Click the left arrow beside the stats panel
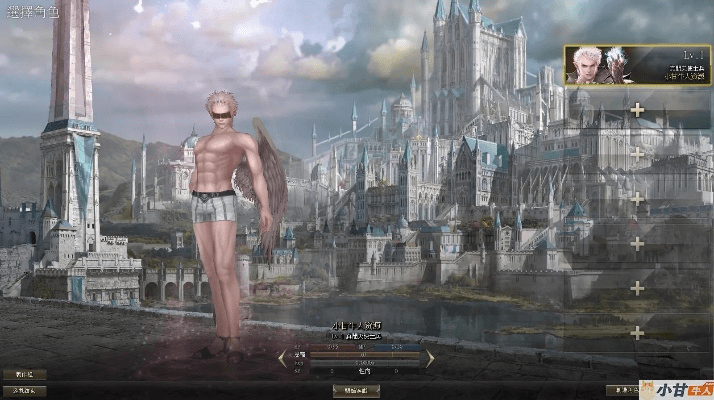This screenshot has height=400, width=714. 282,357
